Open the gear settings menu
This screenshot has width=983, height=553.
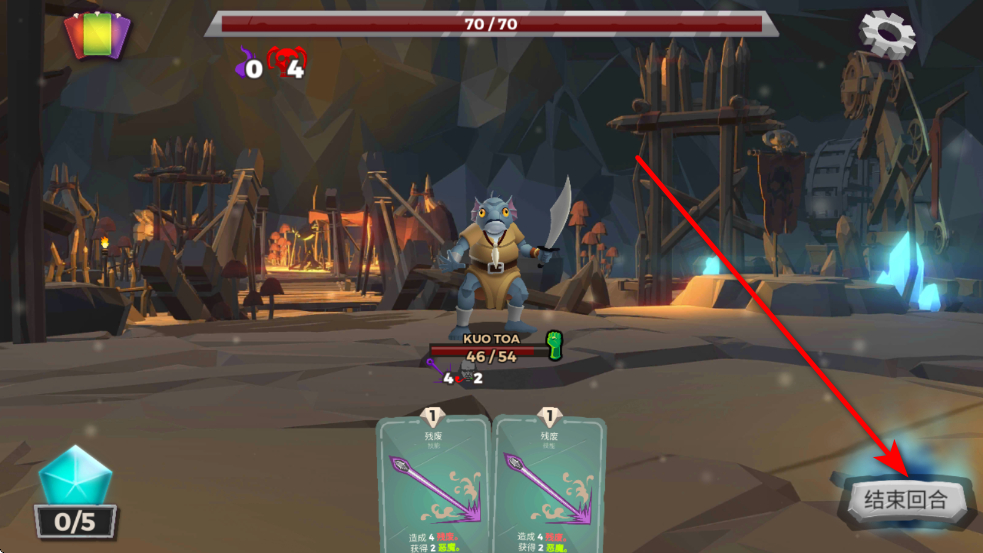(887, 36)
